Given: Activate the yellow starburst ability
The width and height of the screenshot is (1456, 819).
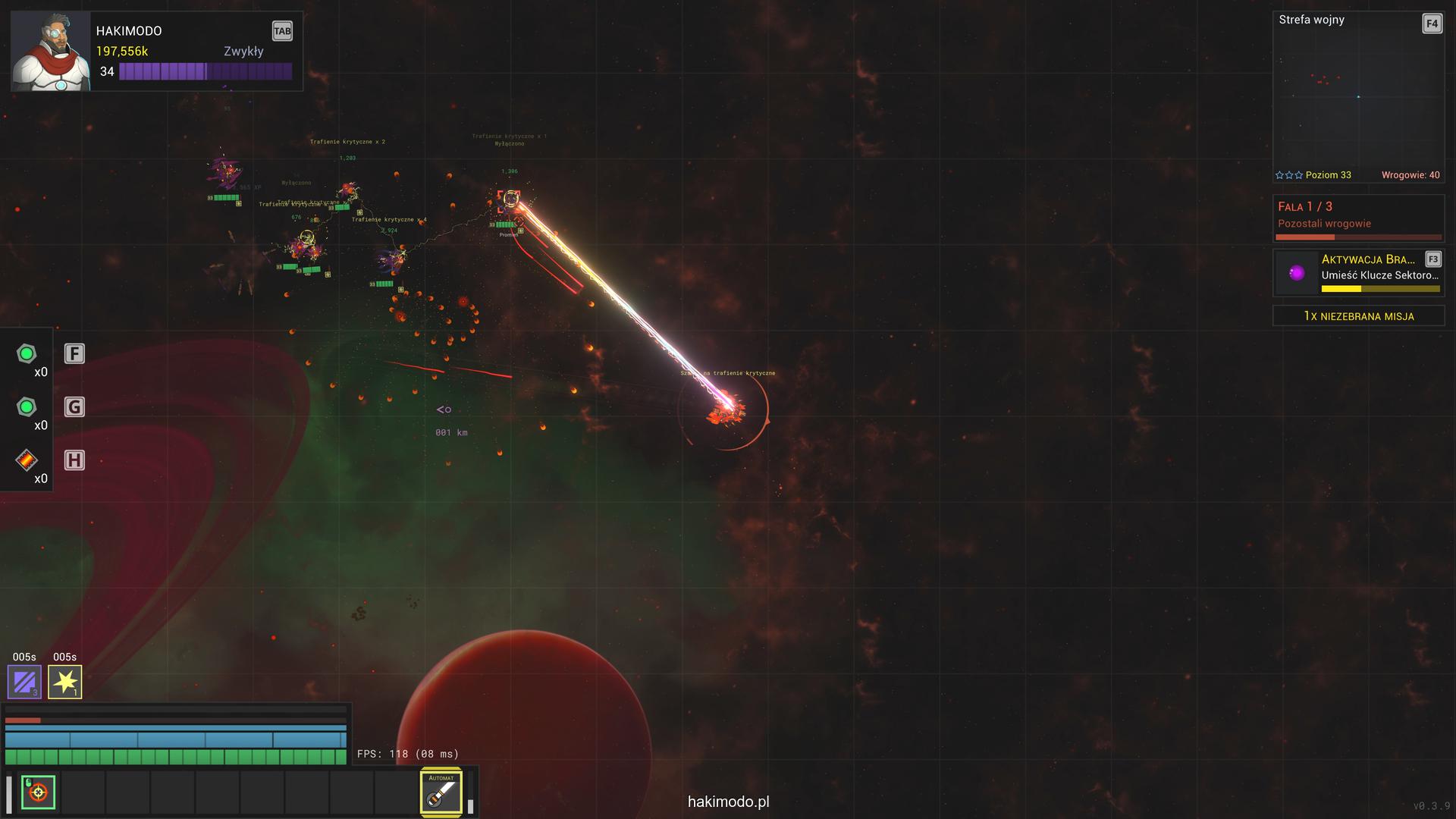Looking at the screenshot, I should pyautogui.click(x=65, y=682).
